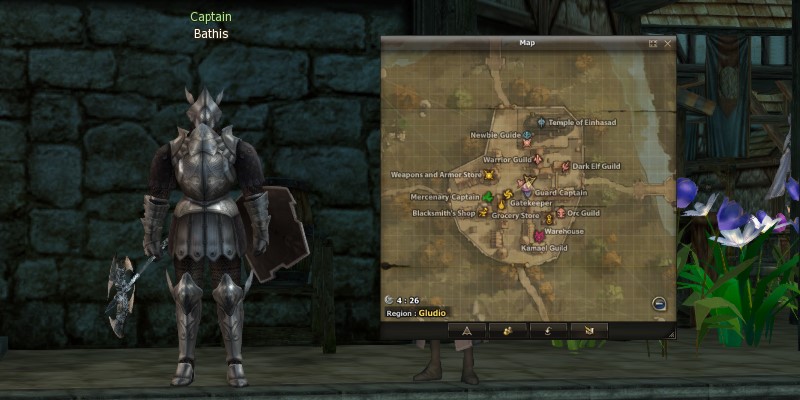Click the Newbie Guide map marker
The height and width of the screenshot is (400, 800).
click(527, 135)
